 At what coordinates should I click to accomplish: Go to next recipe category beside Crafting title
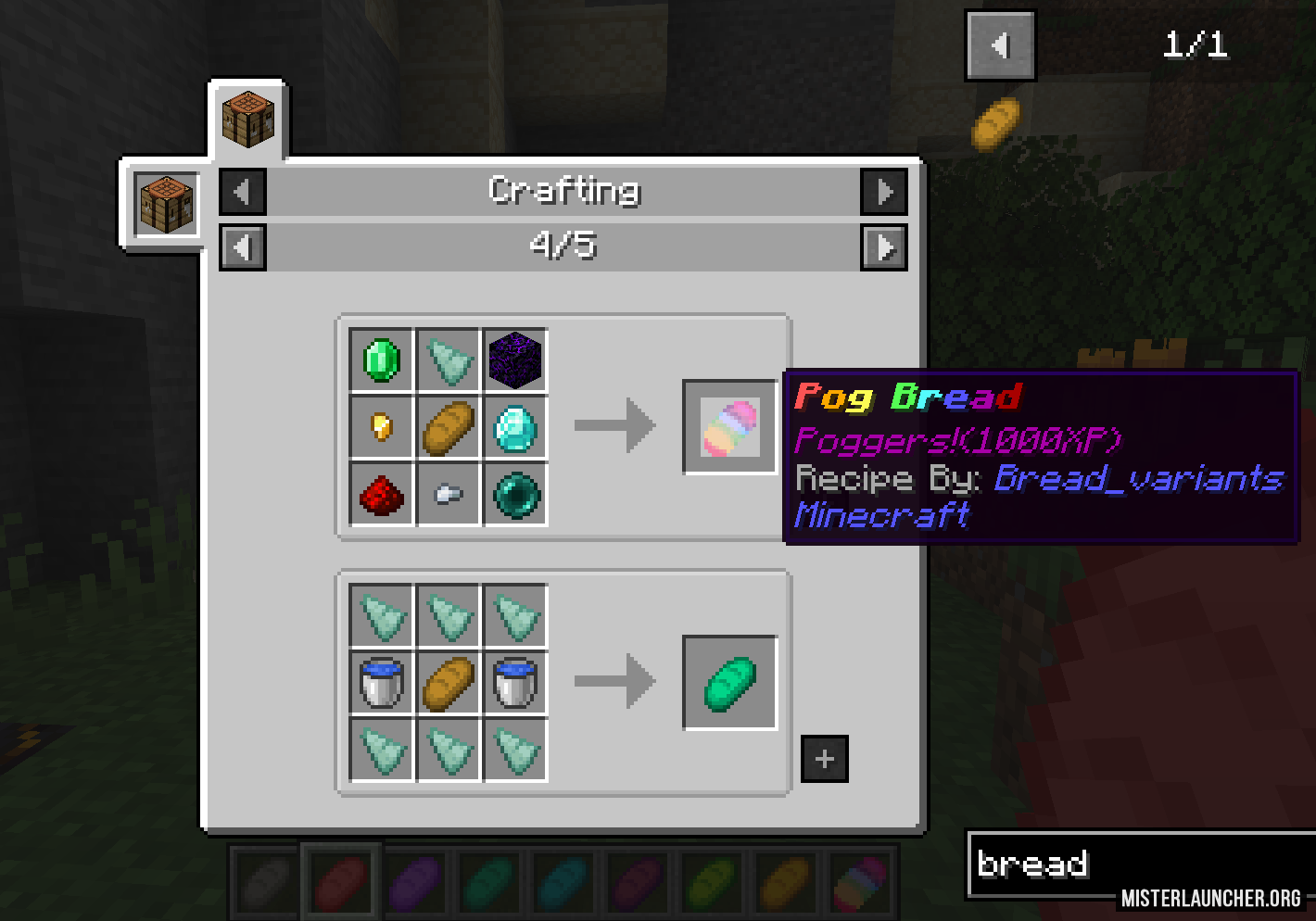884,192
